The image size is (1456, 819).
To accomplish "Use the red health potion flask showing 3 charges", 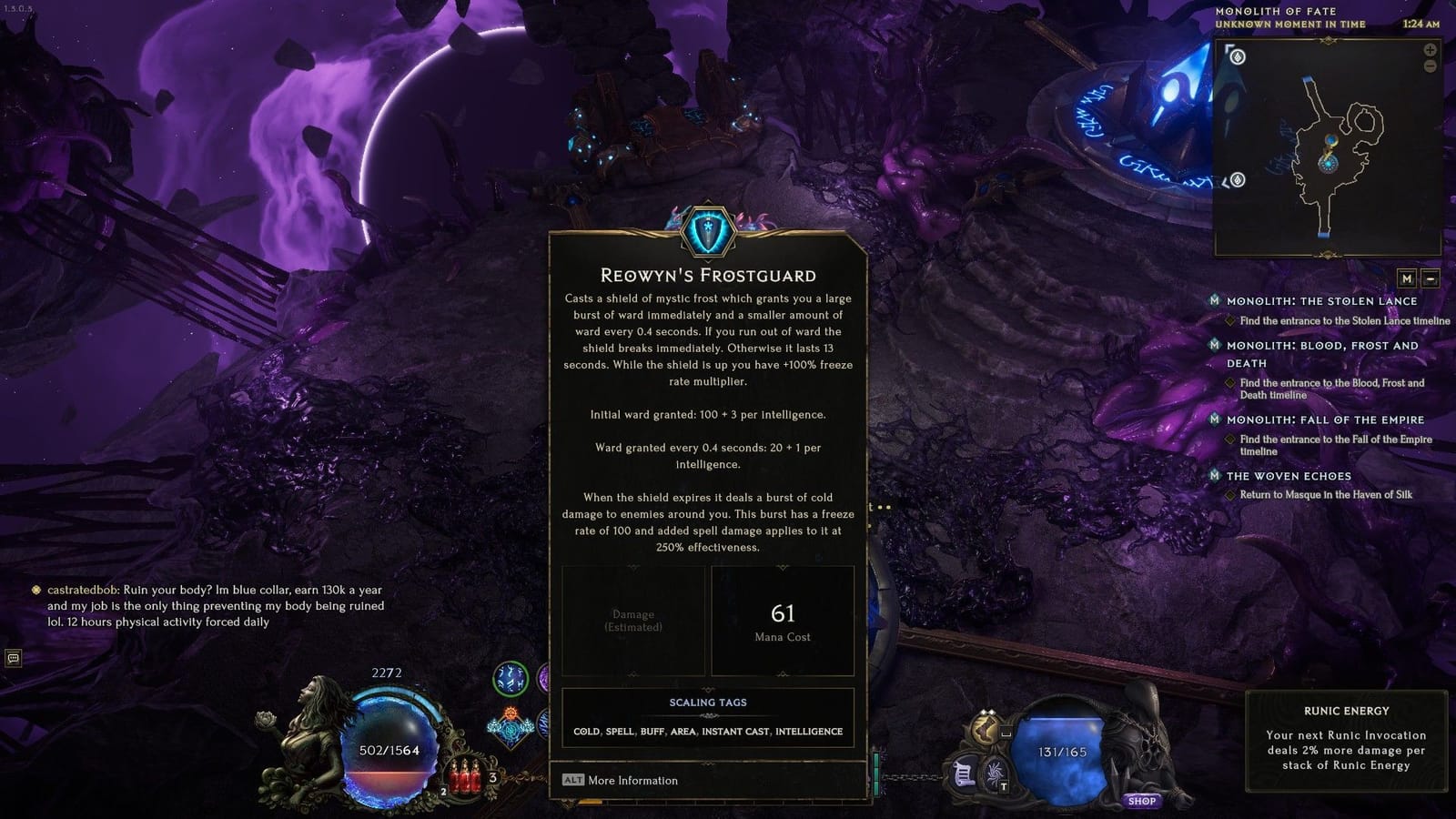I will [467, 776].
